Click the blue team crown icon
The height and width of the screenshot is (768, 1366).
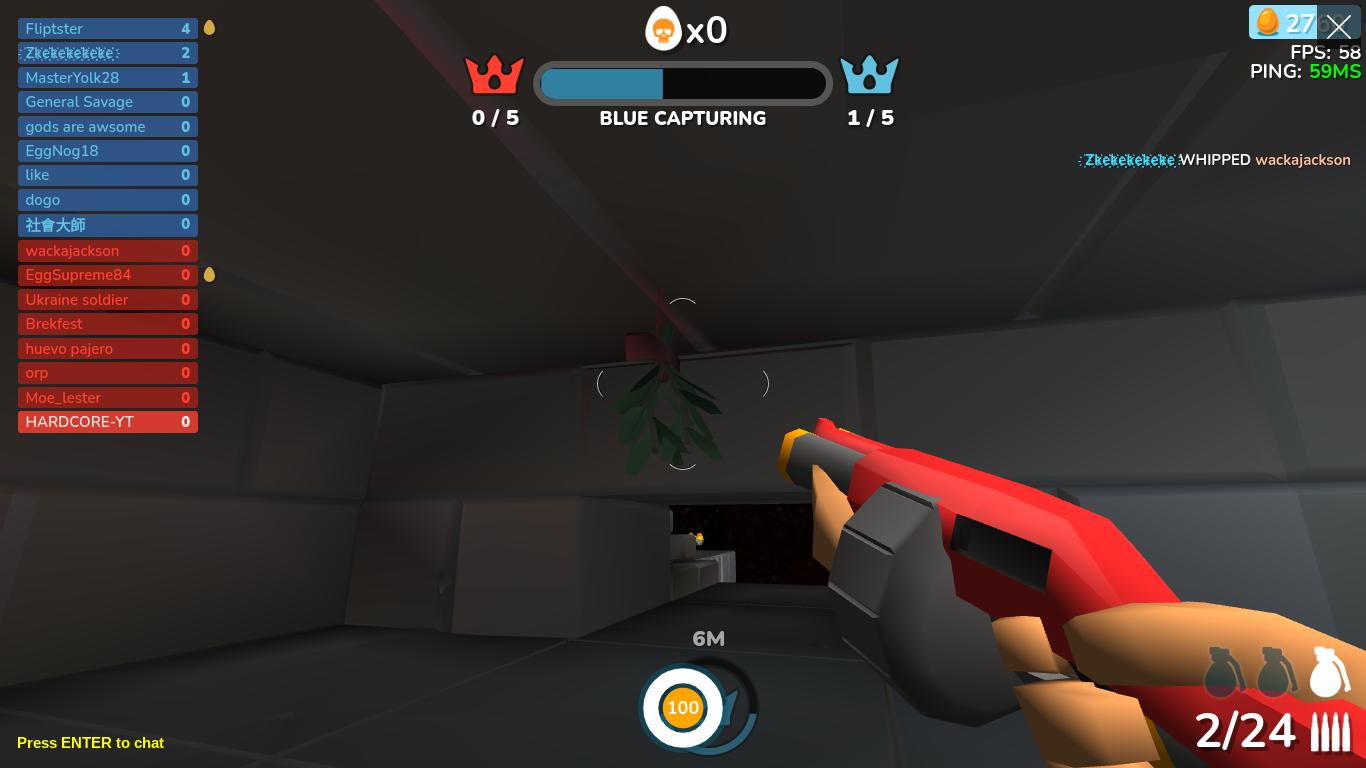tap(869, 72)
